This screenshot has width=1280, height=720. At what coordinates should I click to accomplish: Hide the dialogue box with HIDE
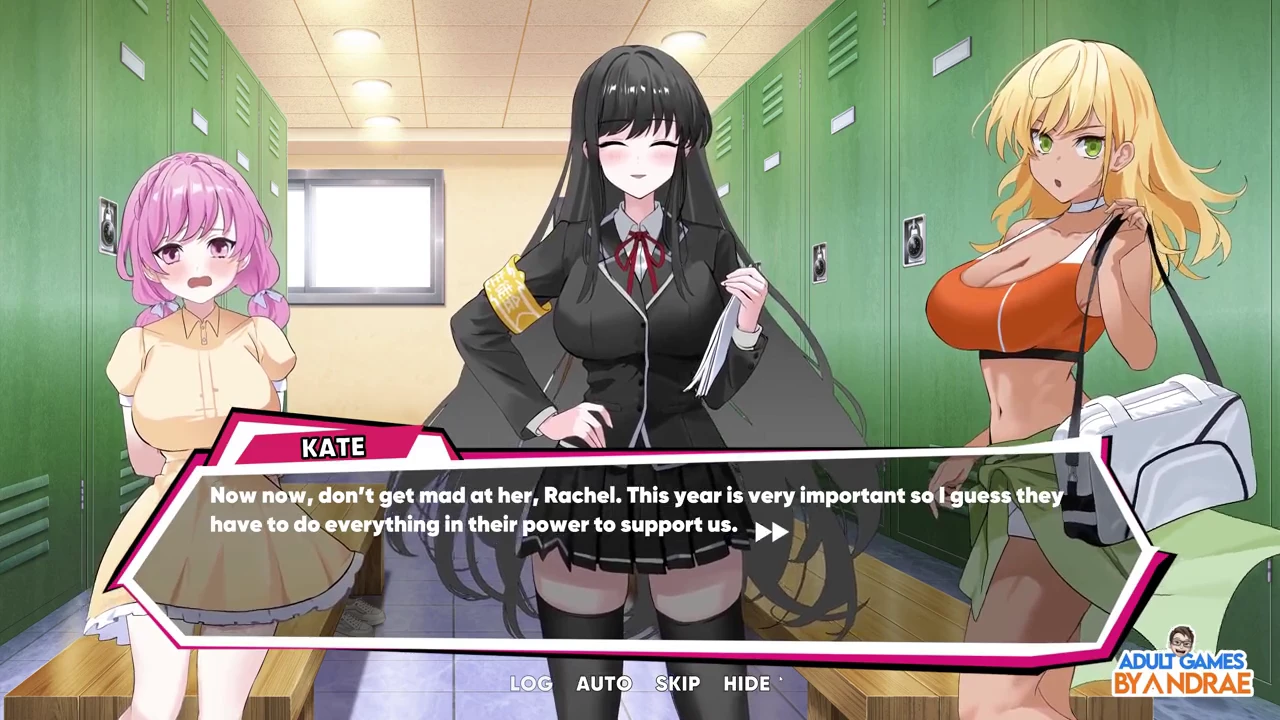747,684
